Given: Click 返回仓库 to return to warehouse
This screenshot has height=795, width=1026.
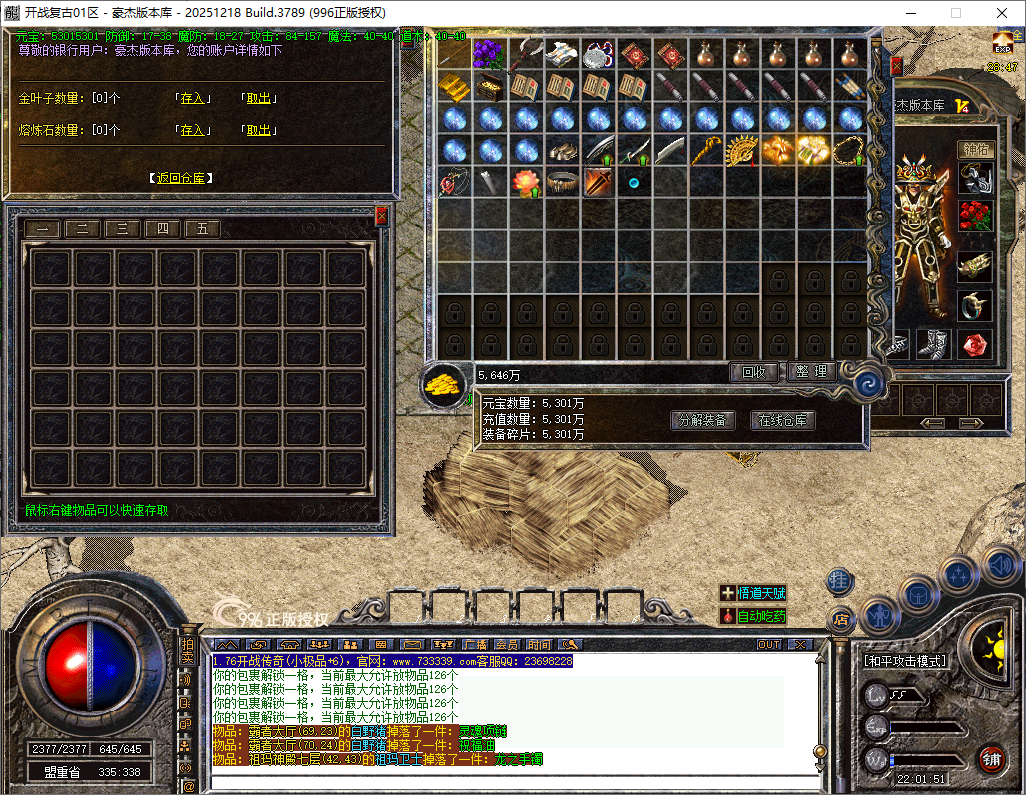Looking at the screenshot, I should (x=181, y=178).
